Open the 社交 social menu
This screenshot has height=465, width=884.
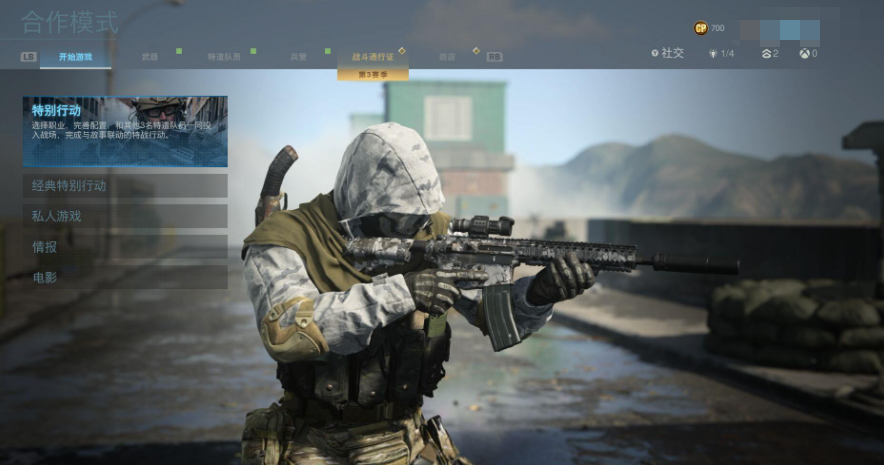(667, 53)
